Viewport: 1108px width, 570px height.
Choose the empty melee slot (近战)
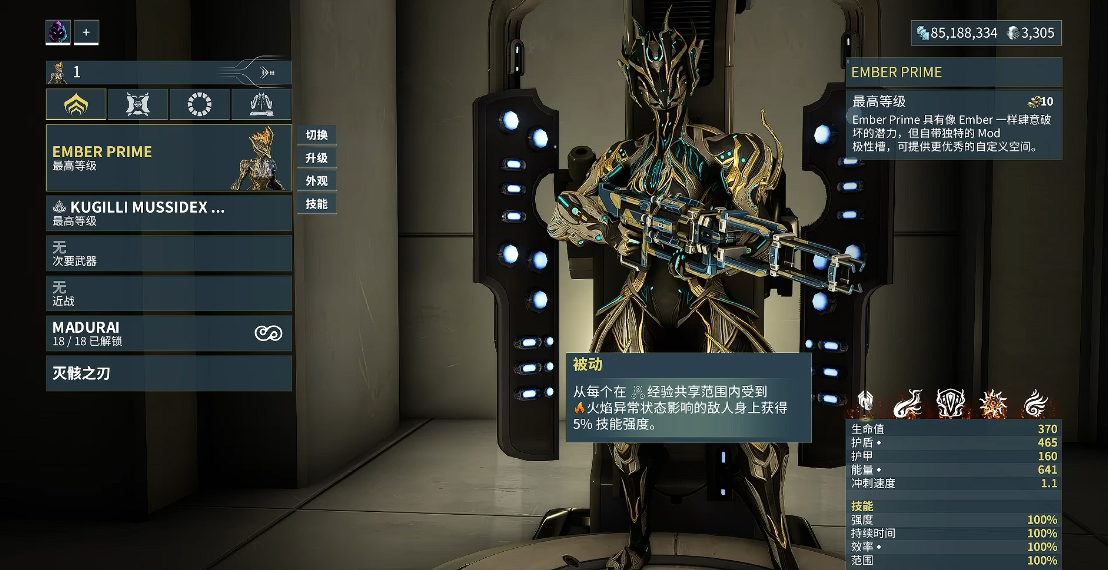click(168, 293)
